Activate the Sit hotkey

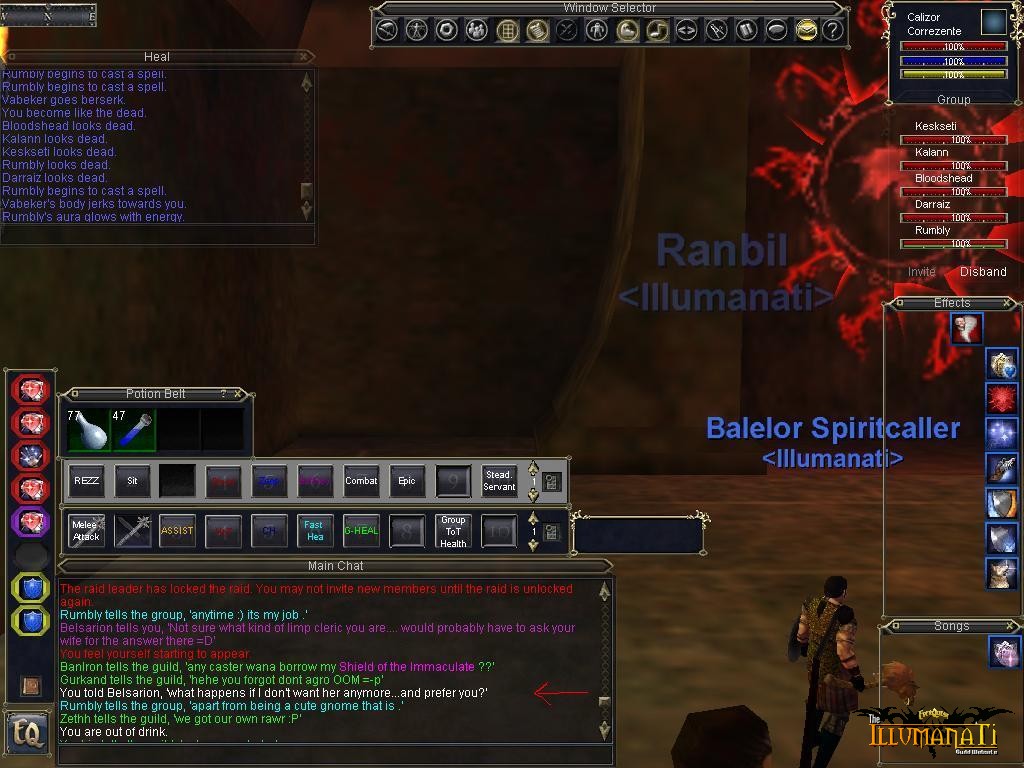[x=132, y=481]
